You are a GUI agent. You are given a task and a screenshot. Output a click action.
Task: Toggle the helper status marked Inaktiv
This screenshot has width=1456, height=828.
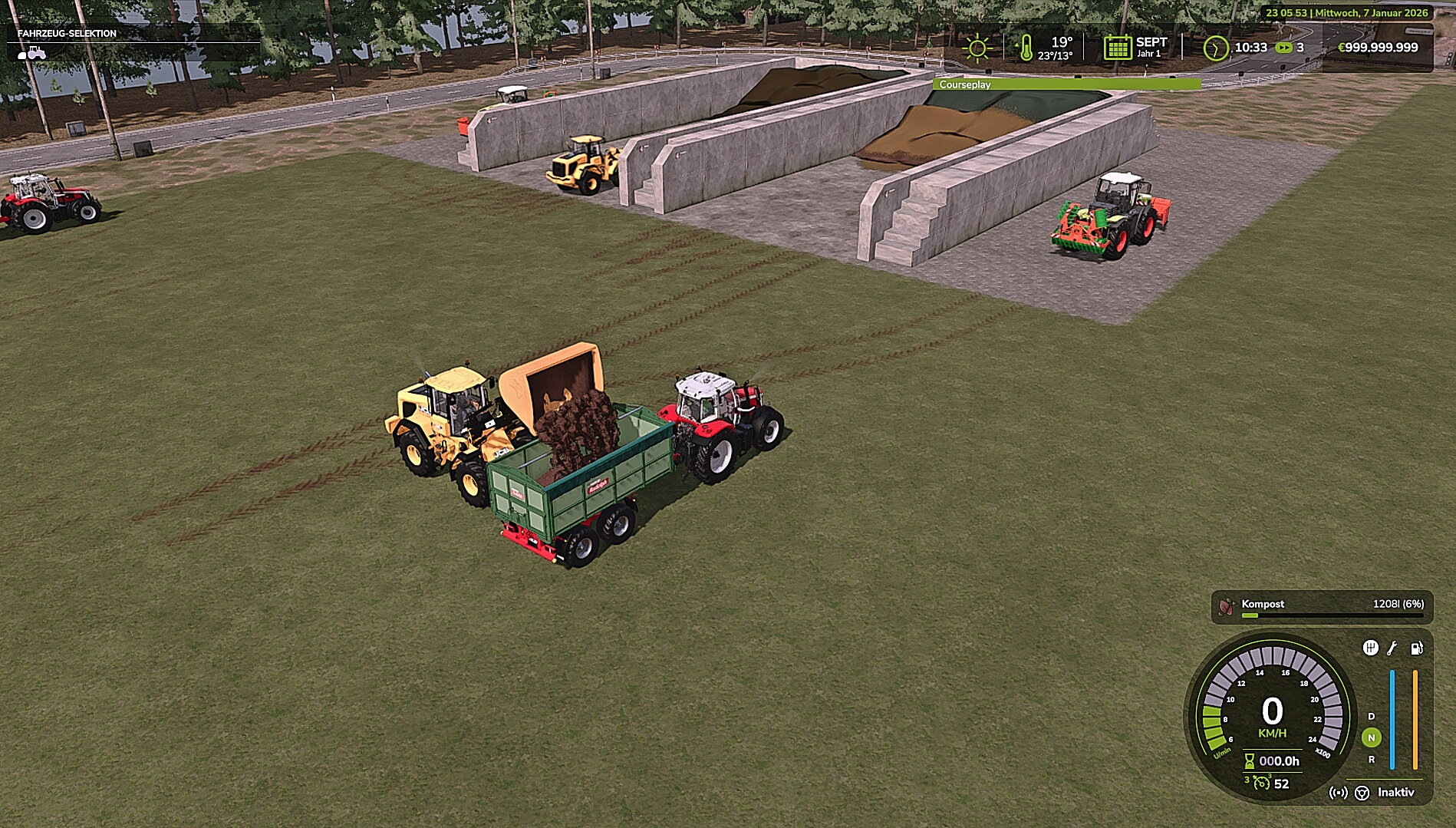click(1398, 793)
